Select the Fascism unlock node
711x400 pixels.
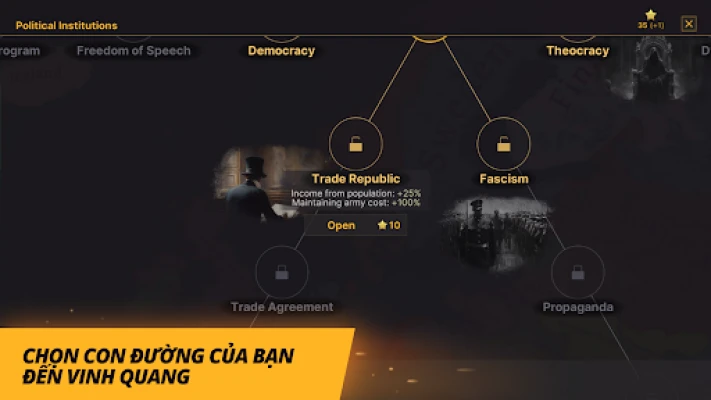(503, 144)
